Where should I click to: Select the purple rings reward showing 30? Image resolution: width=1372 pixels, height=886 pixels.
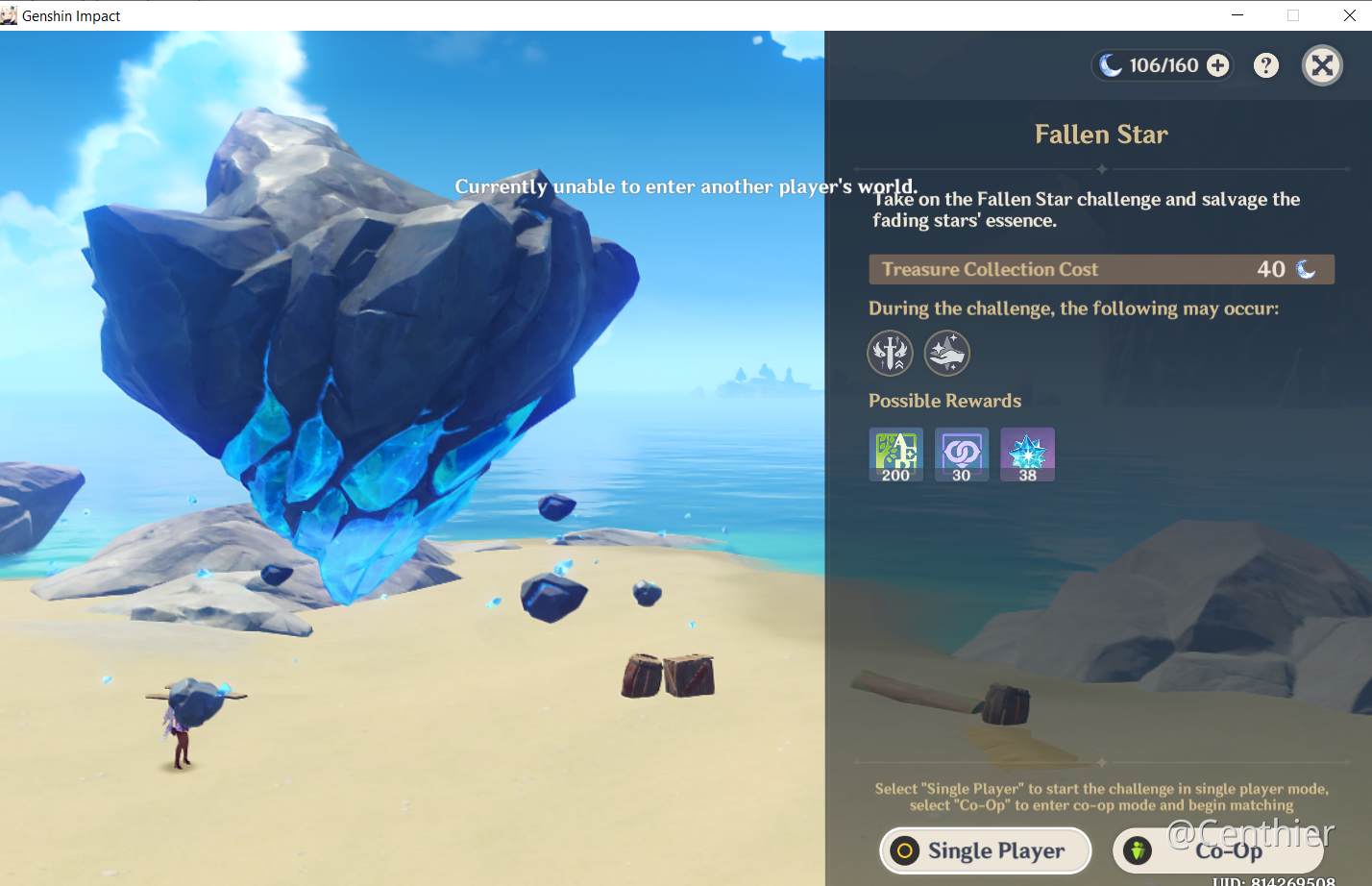click(x=961, y=454)
